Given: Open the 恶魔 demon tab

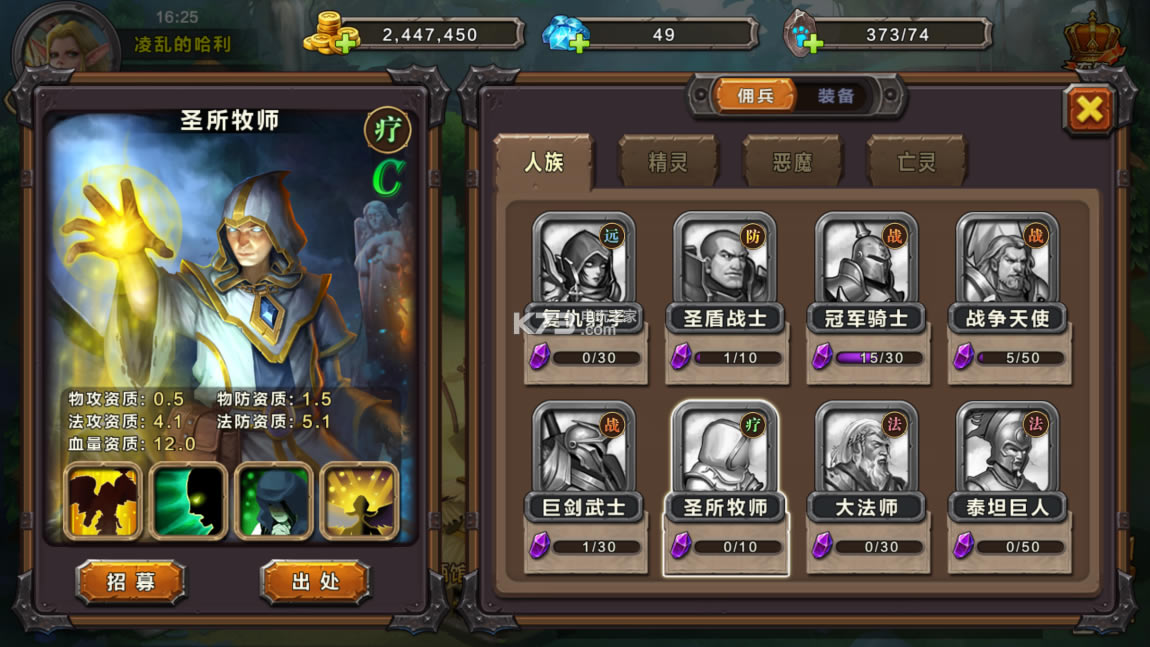Looking at the screenshot, I should [792, 162].
